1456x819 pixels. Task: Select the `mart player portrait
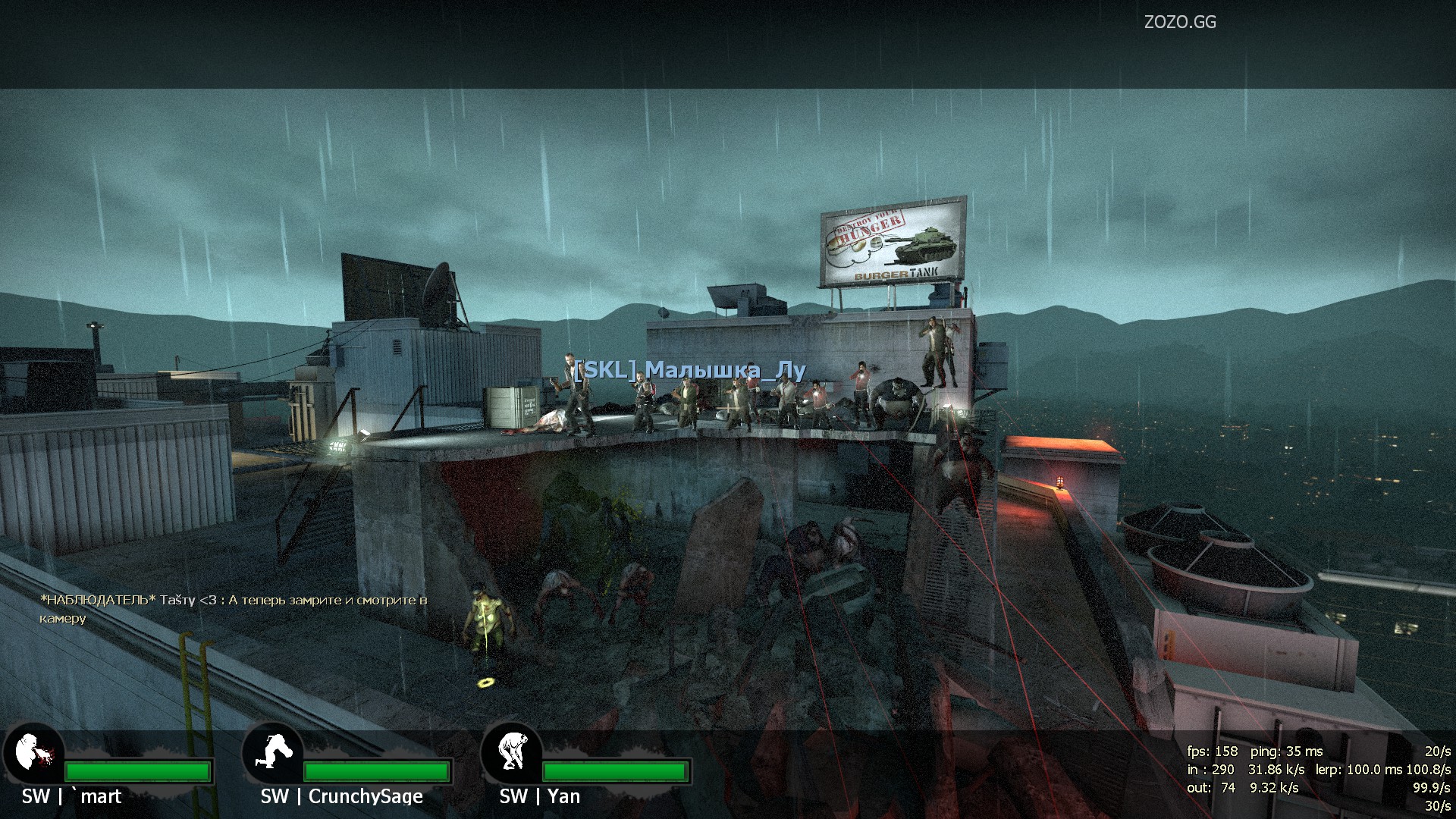click(33, 753)
